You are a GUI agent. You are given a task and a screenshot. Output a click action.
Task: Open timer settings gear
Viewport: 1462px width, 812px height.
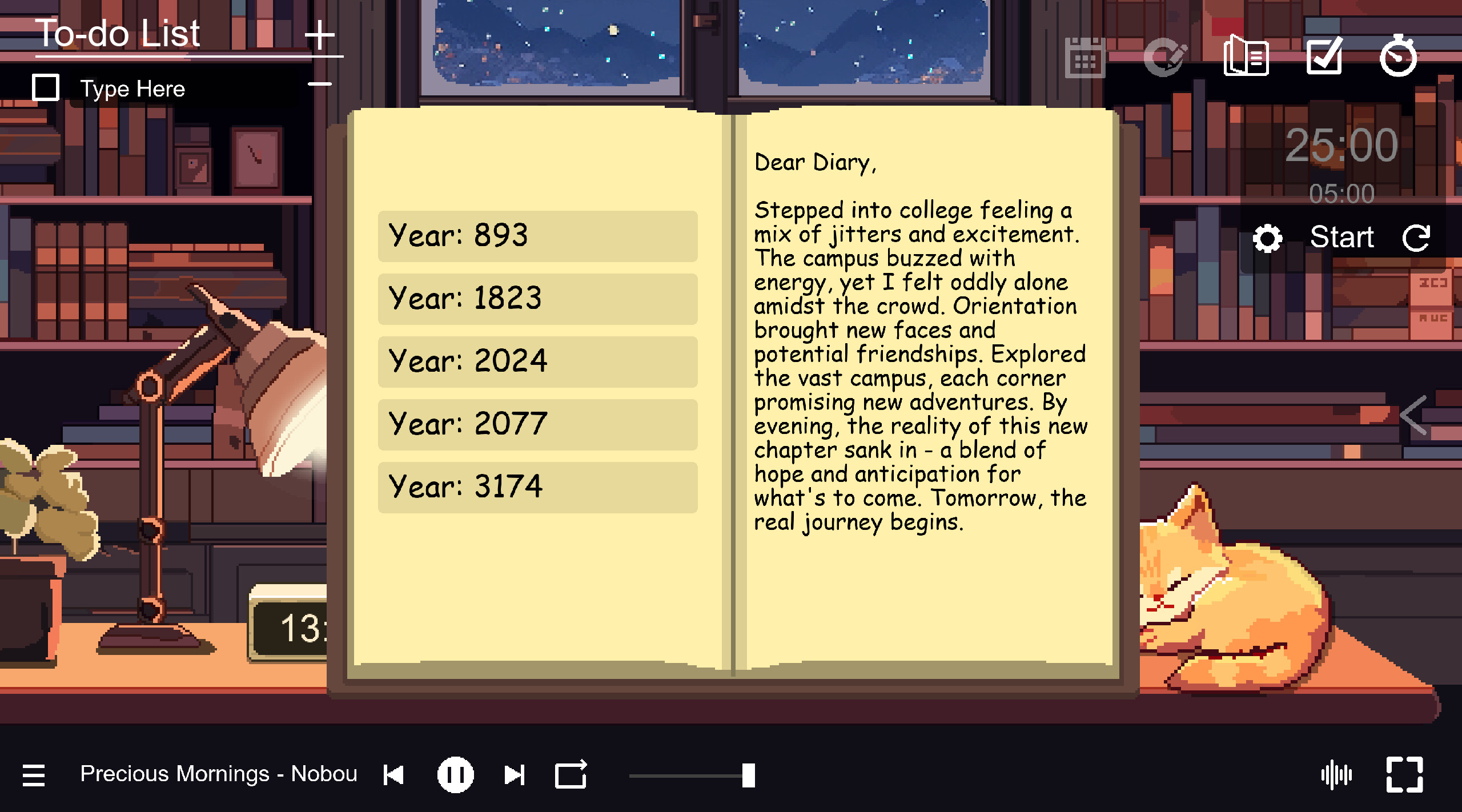coord(1269,236)
